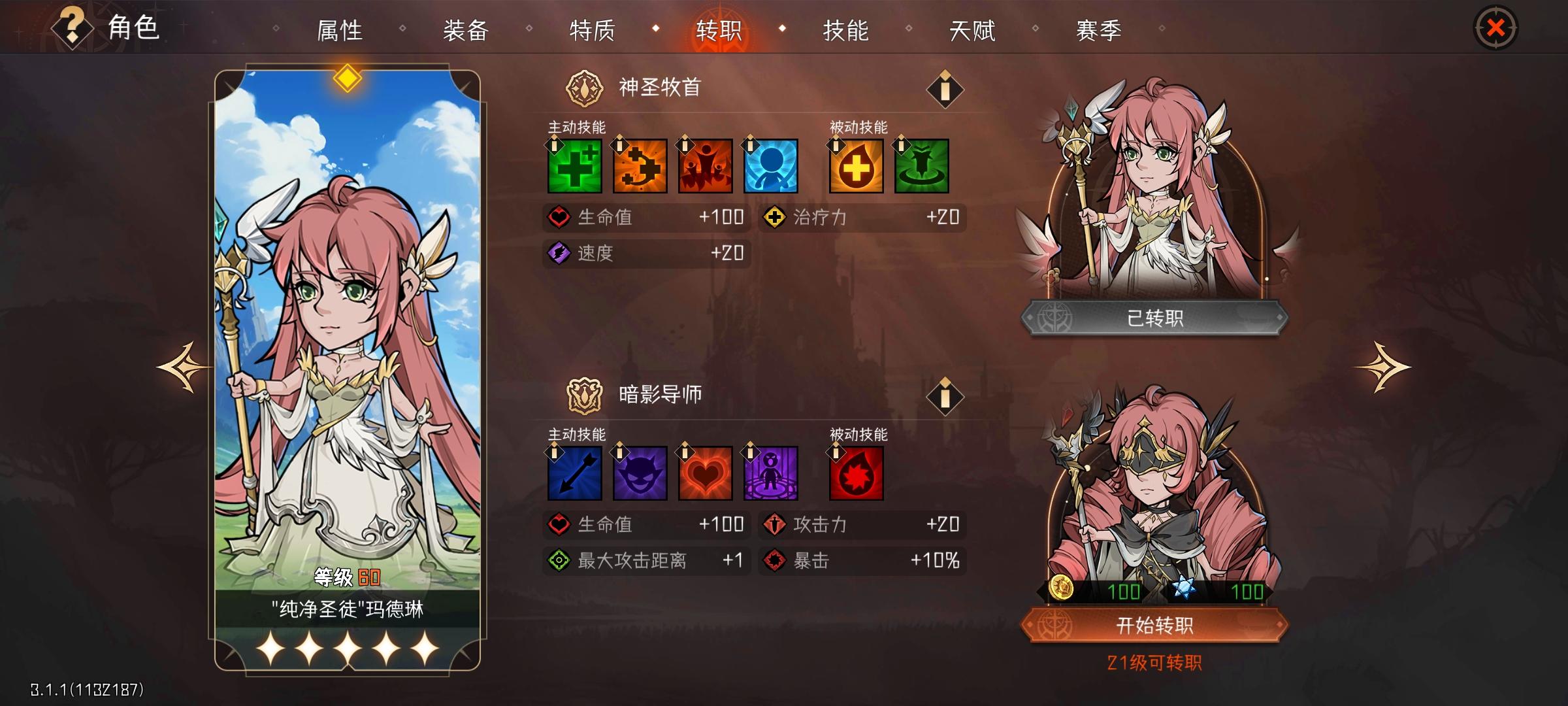The height and width of the screenshot is (706, 1568).
Task: Click the help question mark beside 角色
Action: pos(72,27)
